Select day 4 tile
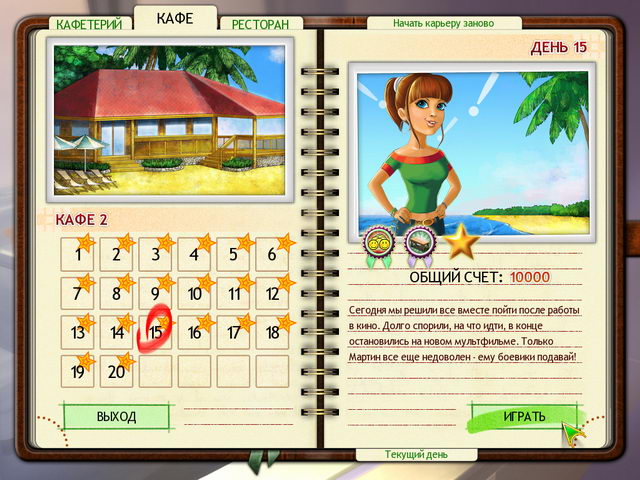Viewport: 640px width, 480px height. pyautogui.click(x=195, y=255)
